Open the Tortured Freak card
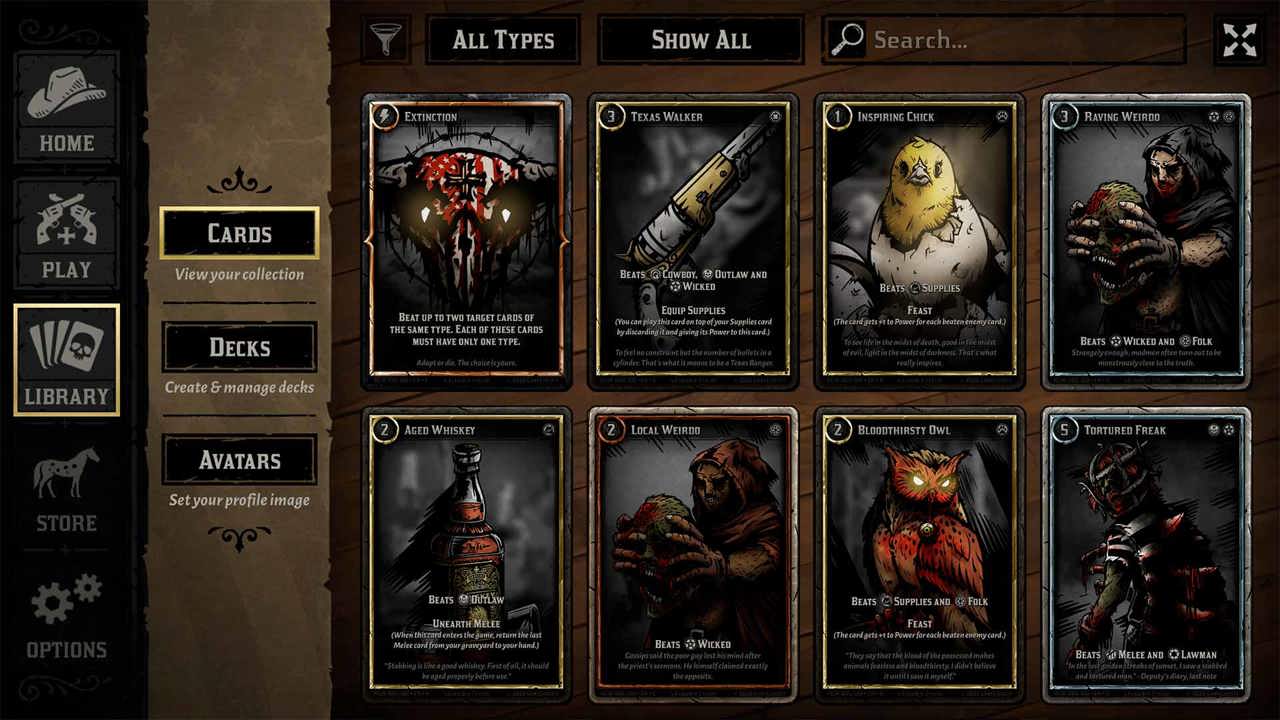Viewport: 1280px width, 720px height. pos(1146,554)
